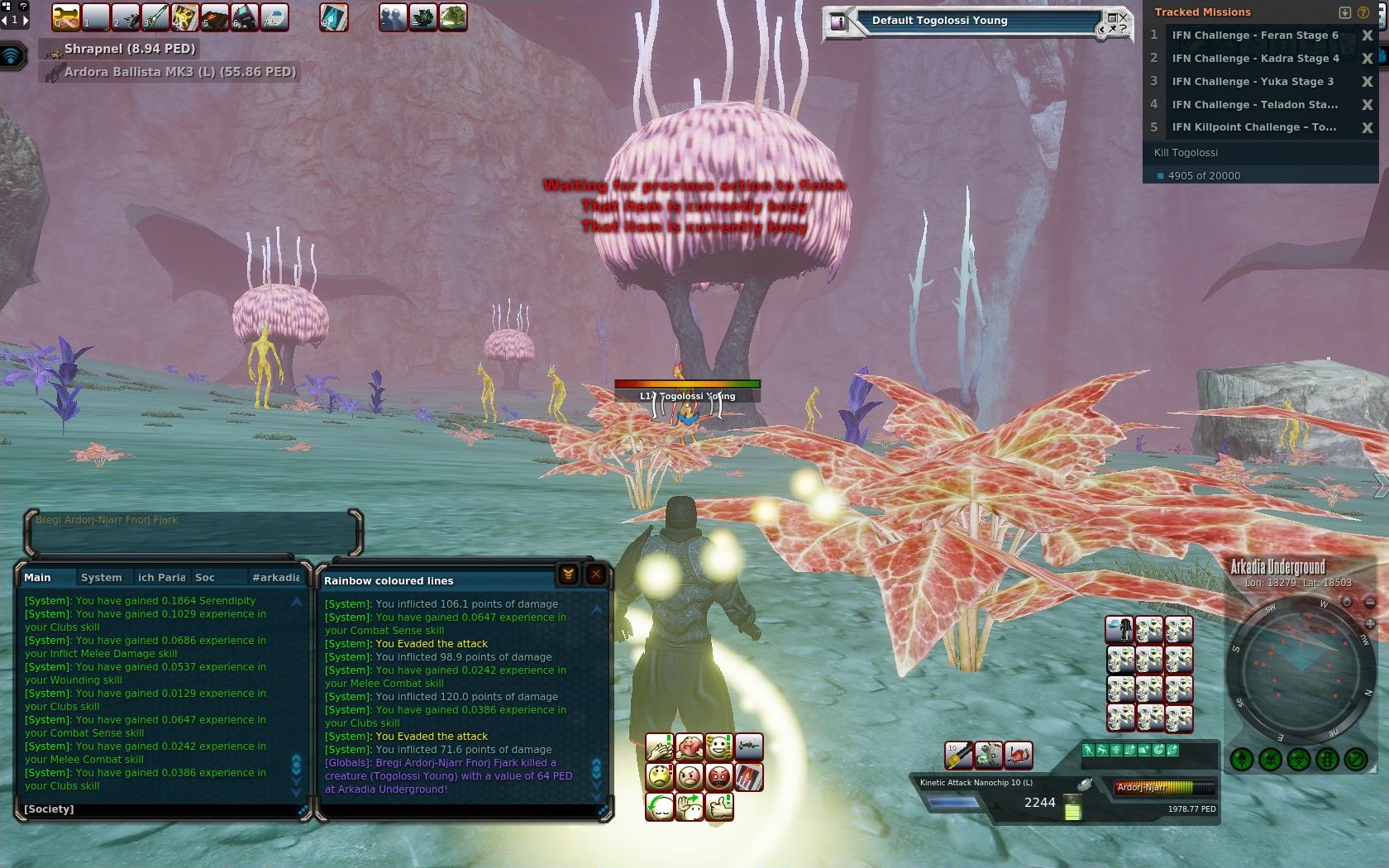Viewport: 1389px width, 868px height.
Task: Close the Rainbow coloured lines window
Action: click(x=595, y=575)
